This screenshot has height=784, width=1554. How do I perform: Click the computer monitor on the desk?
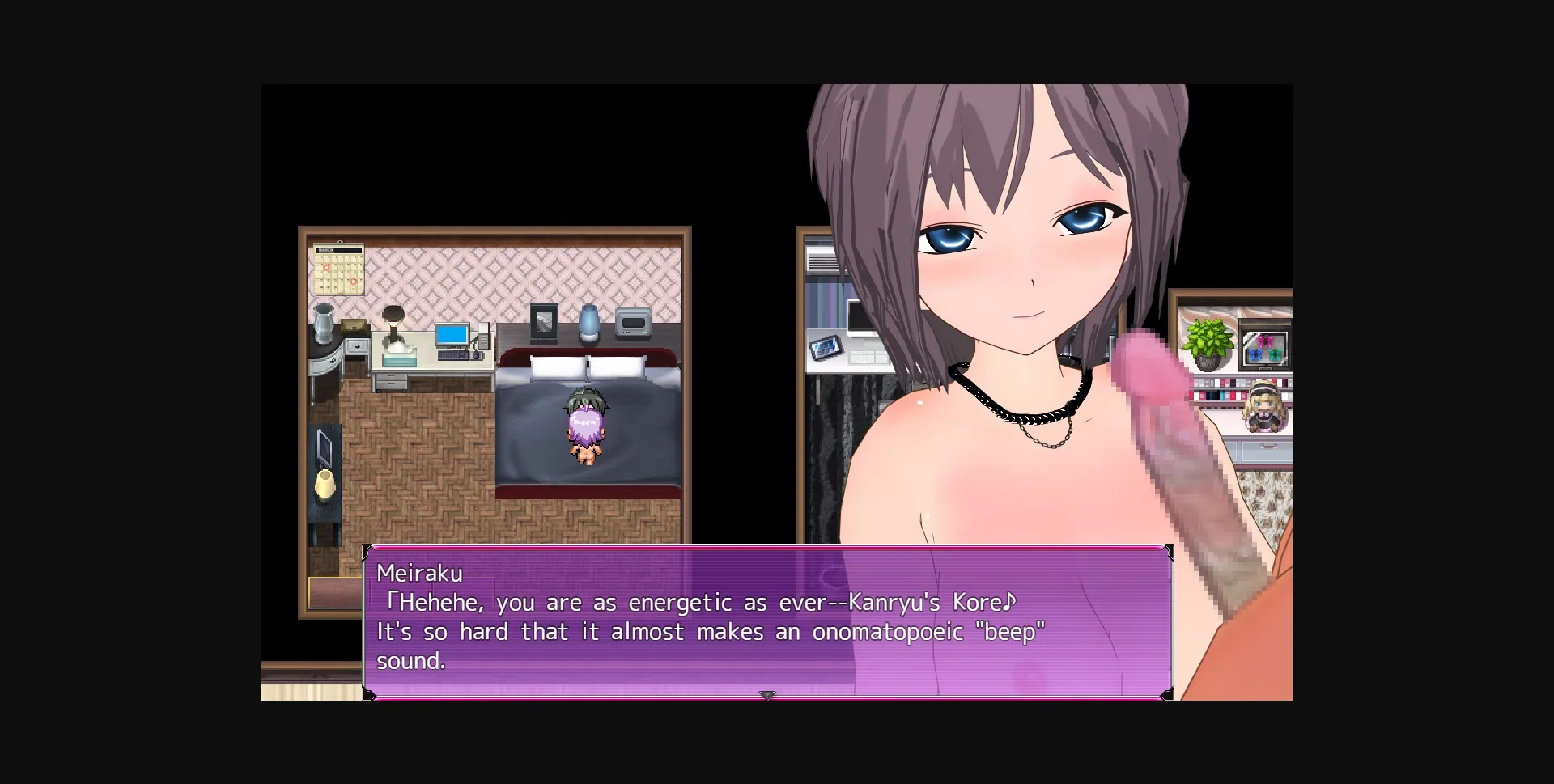point(451,335)
